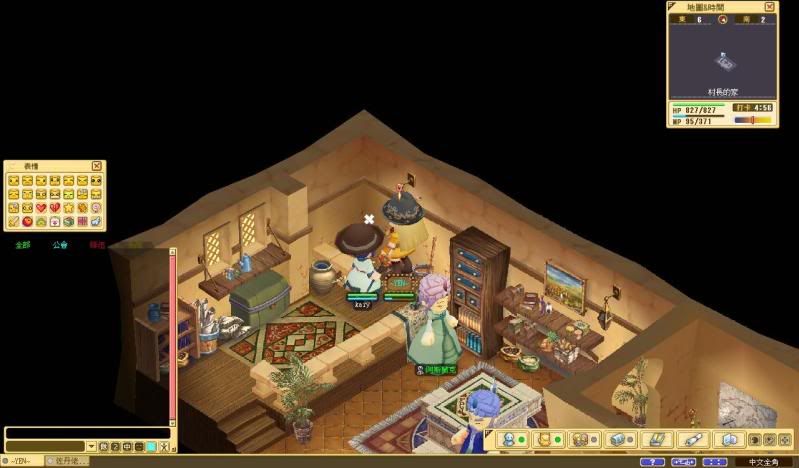Close the emoticon panel
799x468 pixels.
(x=97, y=166)
